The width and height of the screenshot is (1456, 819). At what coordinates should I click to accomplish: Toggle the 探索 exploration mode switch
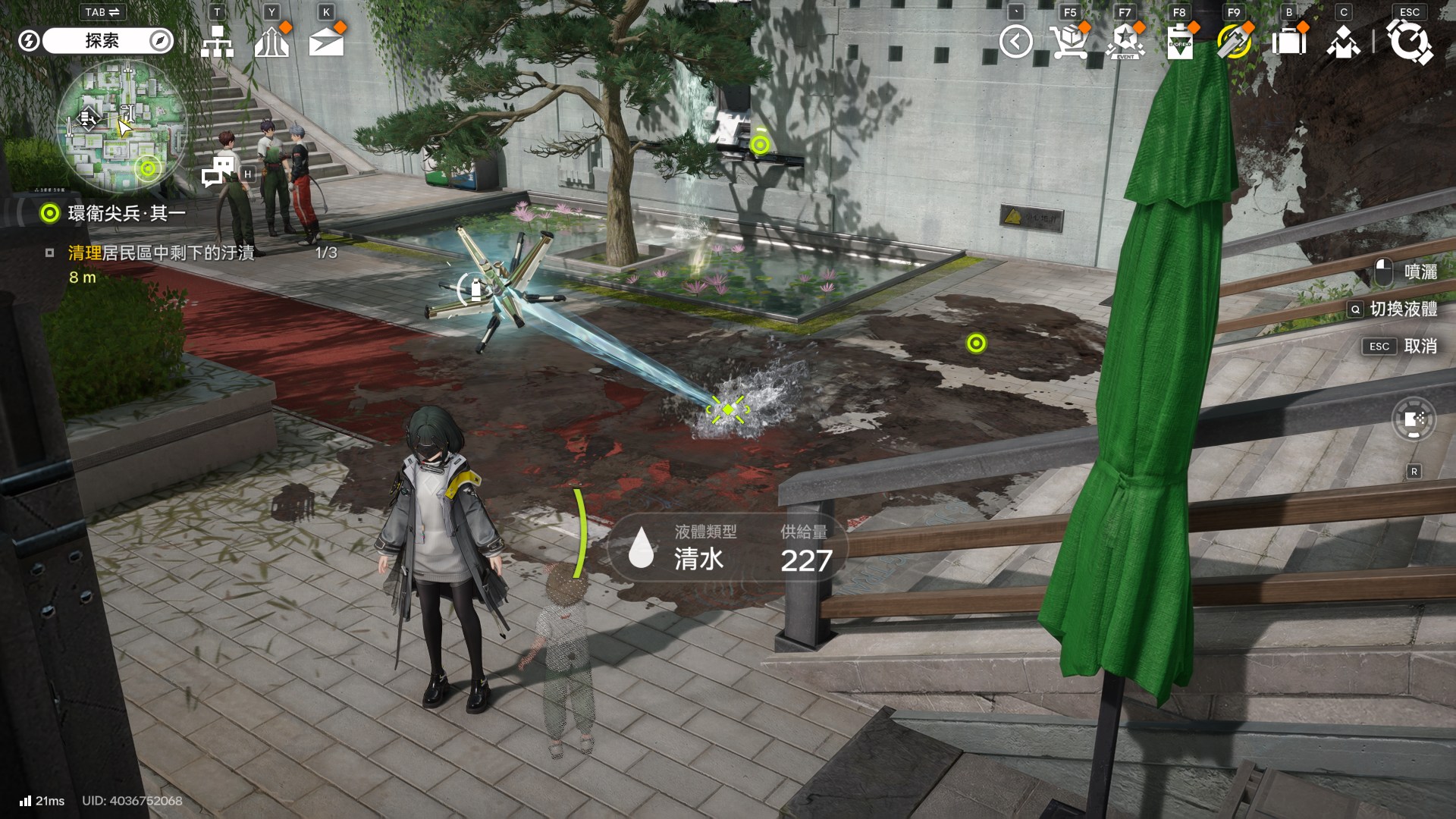point(106,41)
